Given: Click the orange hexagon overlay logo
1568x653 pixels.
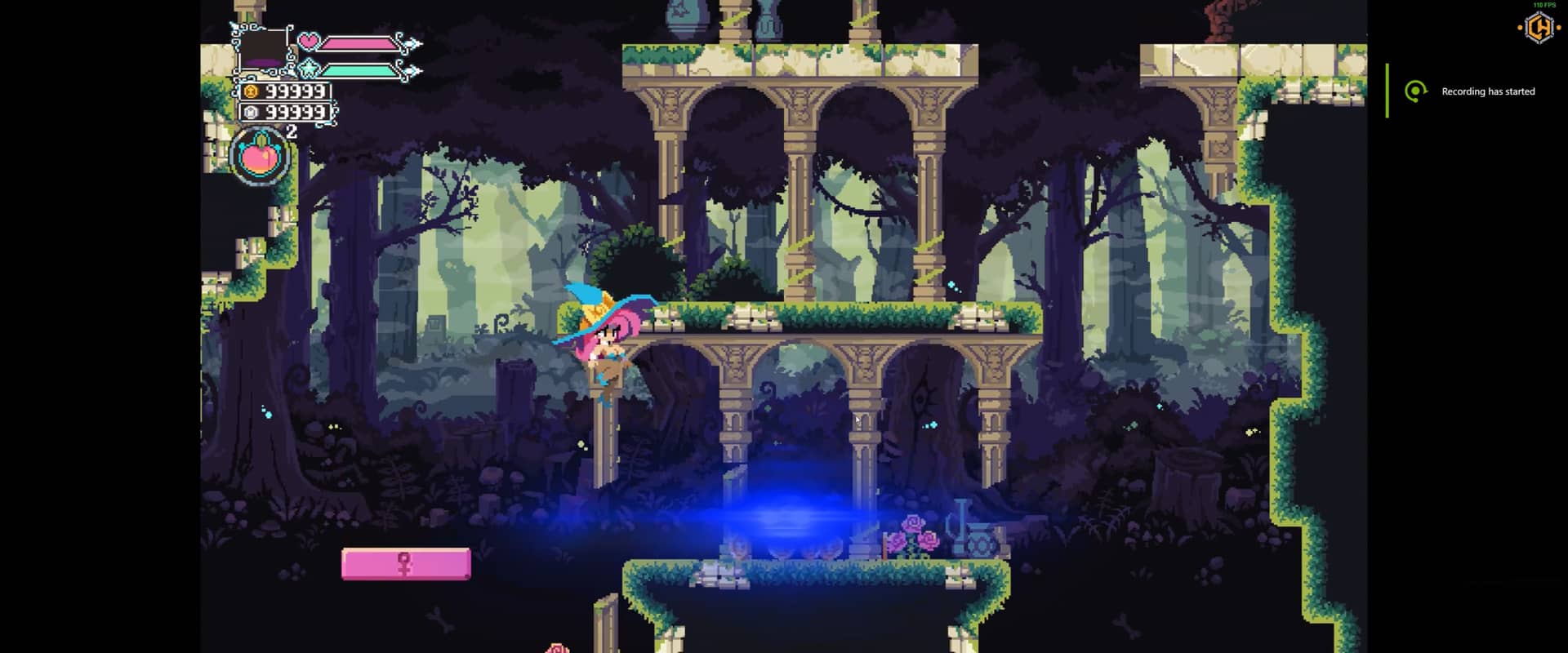Looking at the screenshot, I should pos(1539,29).
